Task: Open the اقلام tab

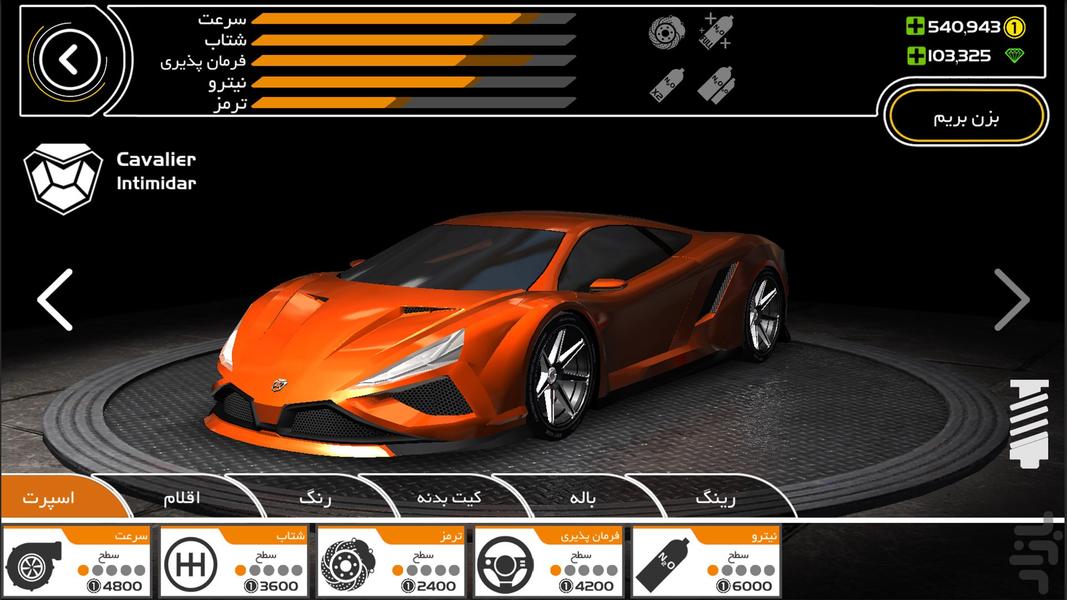Action: click(x=182, y=497)
